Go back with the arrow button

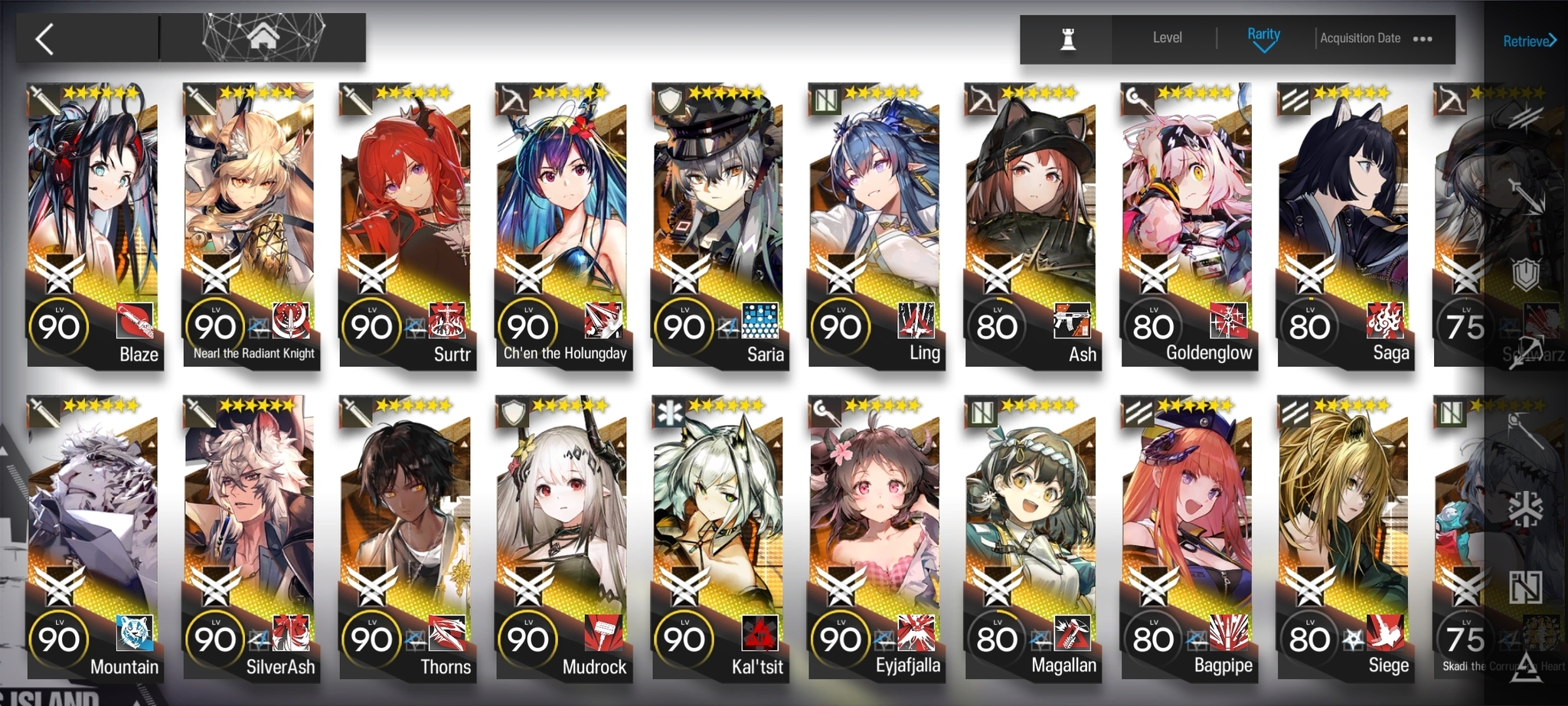[45, 39]
